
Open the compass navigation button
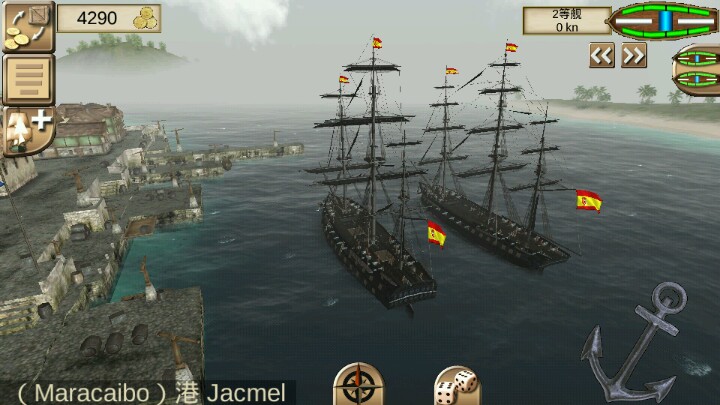click(x=357, y=384)
